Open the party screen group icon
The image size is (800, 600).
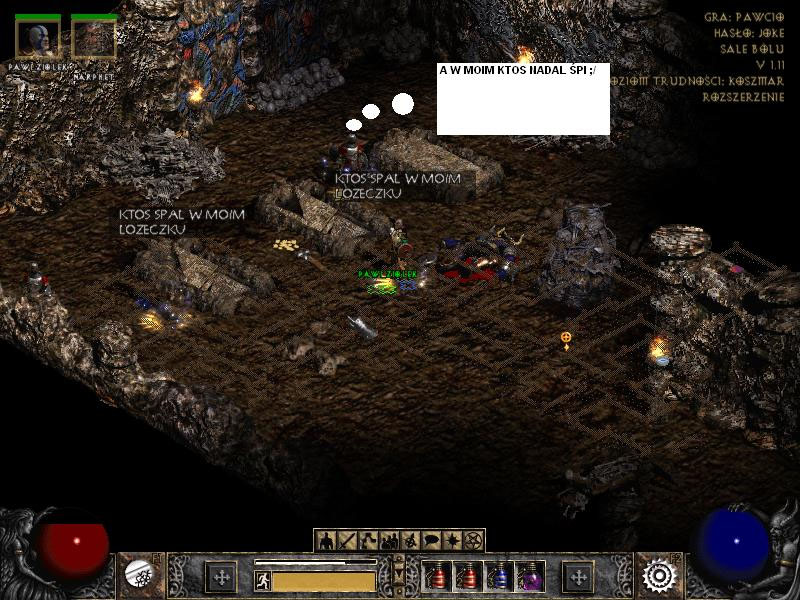[x=390, y=541]
